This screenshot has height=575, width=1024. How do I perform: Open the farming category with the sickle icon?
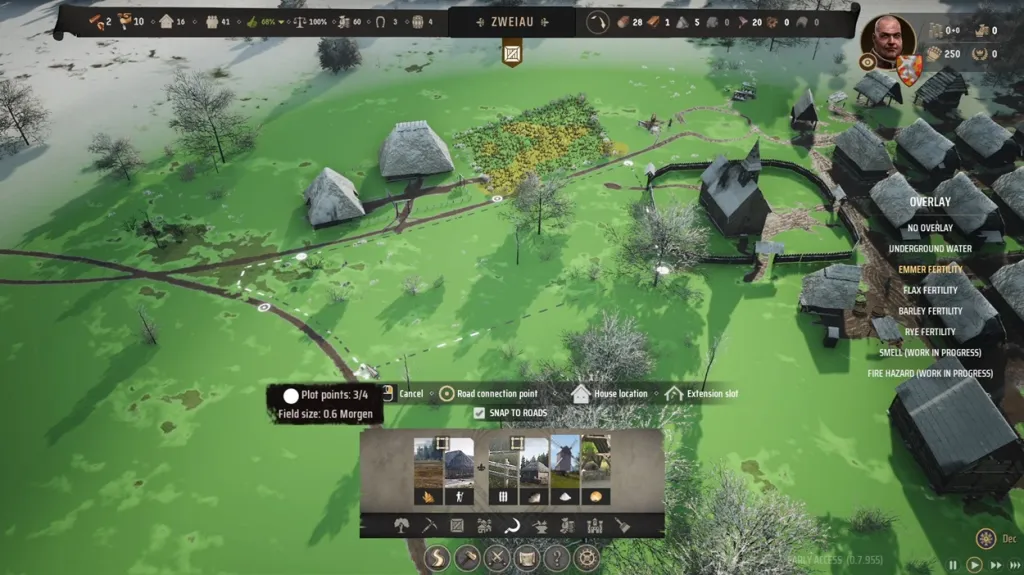[512, 525]
